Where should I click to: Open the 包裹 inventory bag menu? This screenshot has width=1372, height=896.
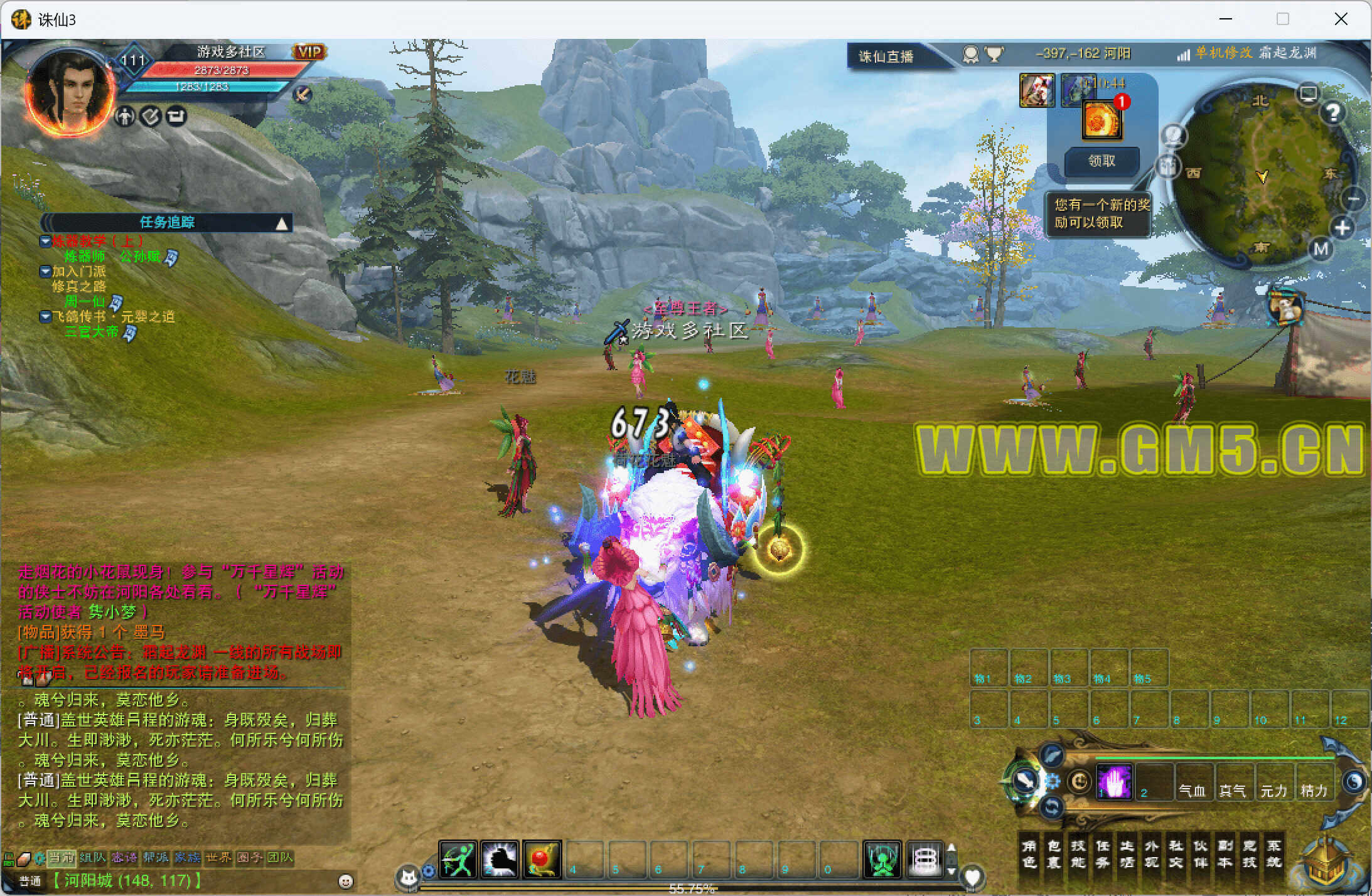point(1053,853)
